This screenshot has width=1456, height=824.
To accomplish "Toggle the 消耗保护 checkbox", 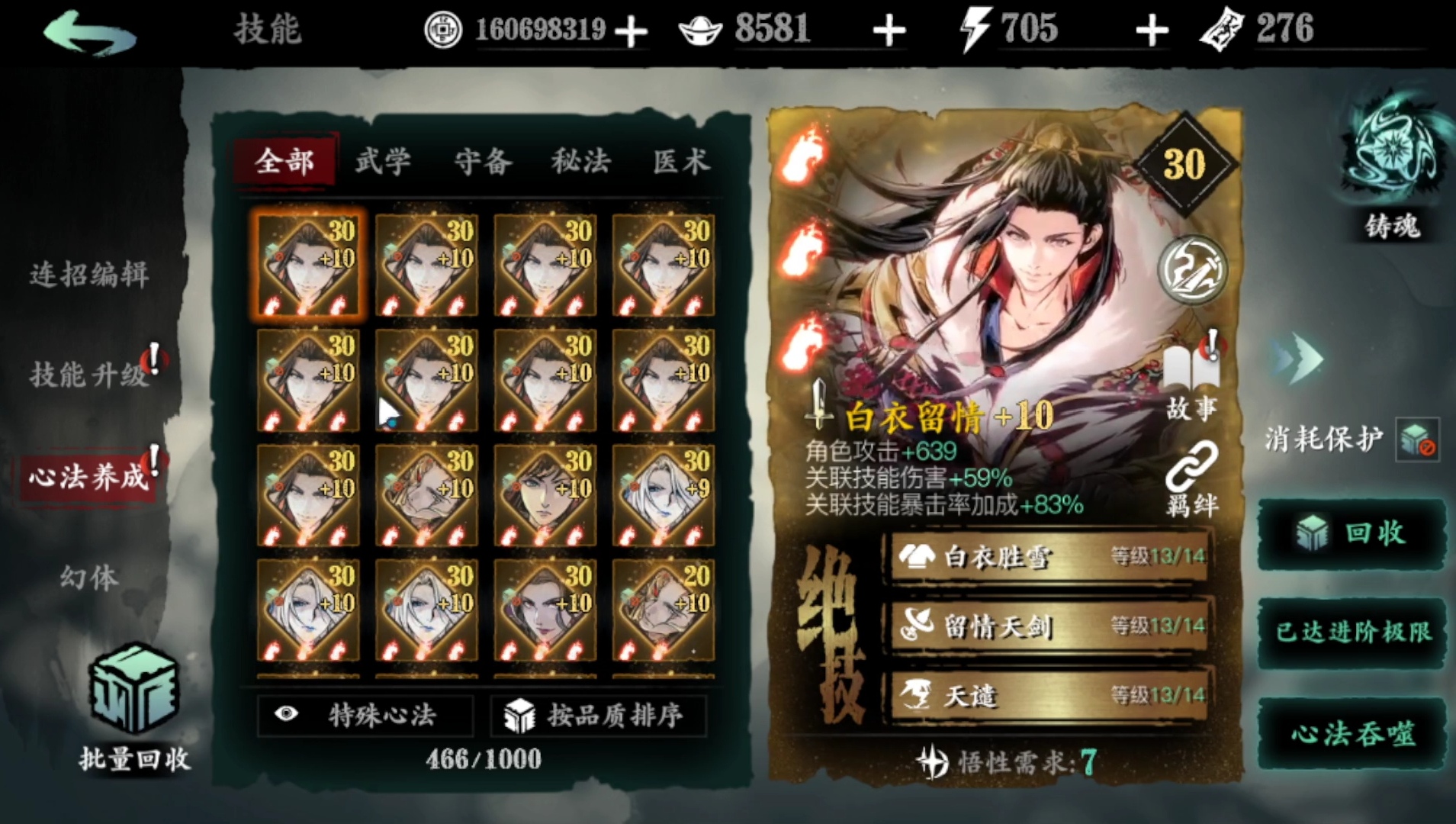I will click(1417, 439).
